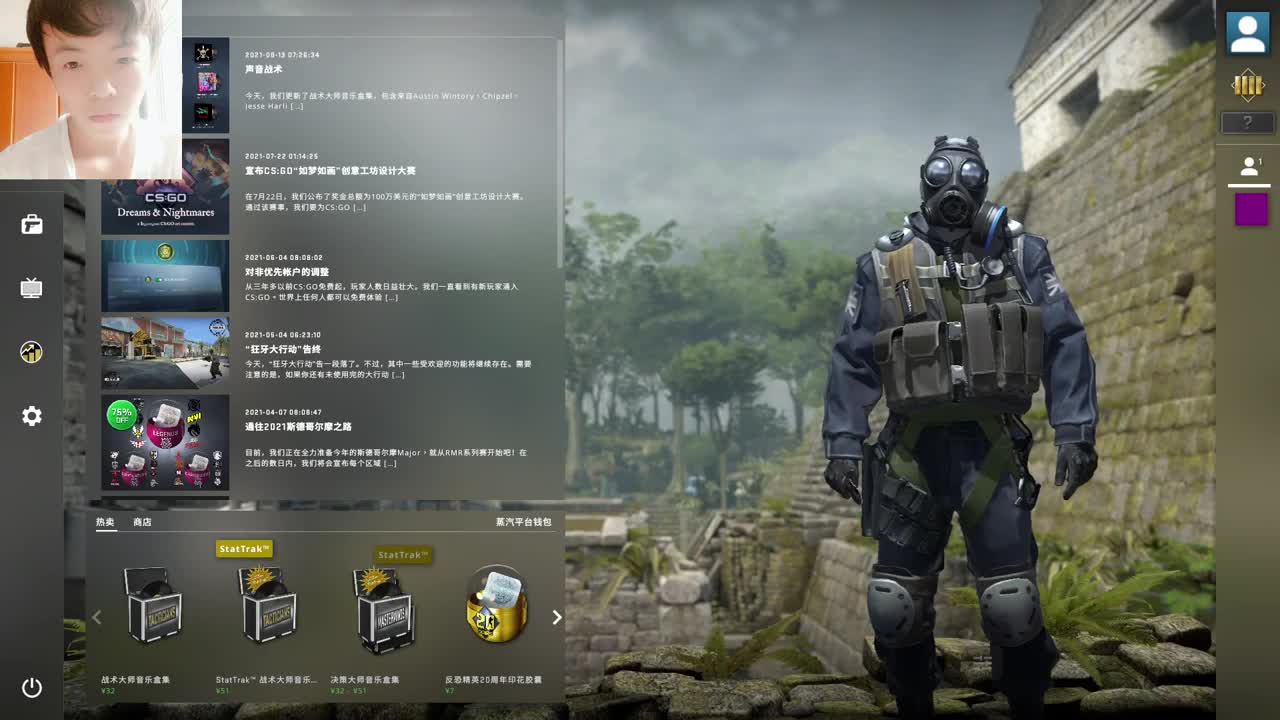The width and height of the screenshot is (1280, 720).
Task: Open the Play menu via the pistol icon
Action: click(x=32, y=225)
